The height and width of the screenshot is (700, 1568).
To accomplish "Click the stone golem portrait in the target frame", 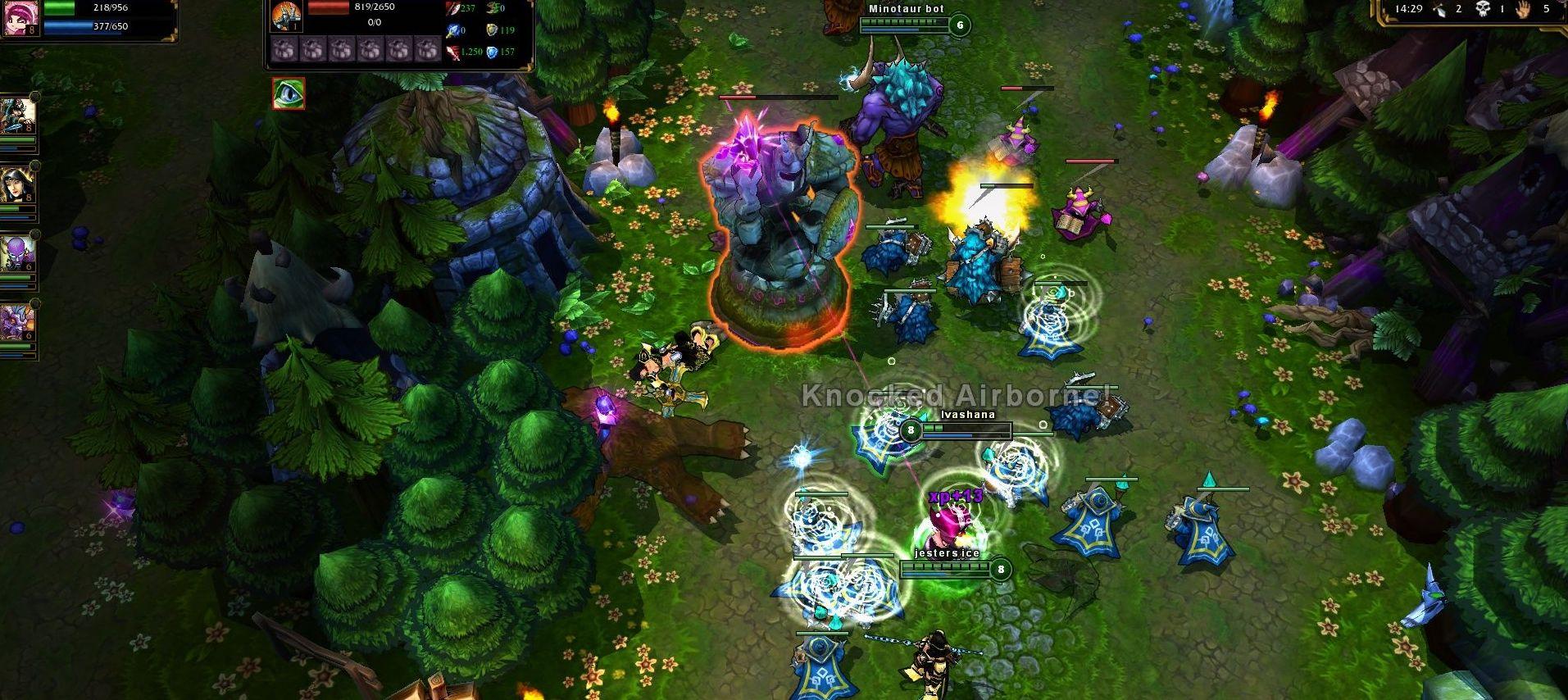I will pos(286,18).
